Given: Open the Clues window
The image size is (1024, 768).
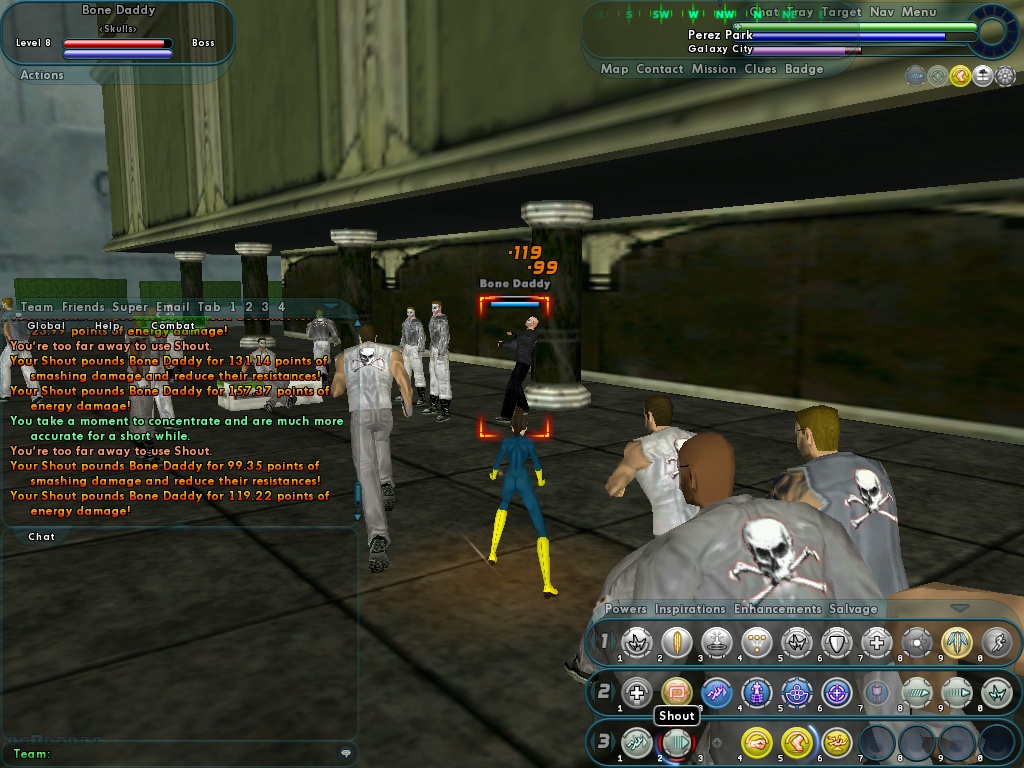Looking at the screenshot, I should pos(760,69).
